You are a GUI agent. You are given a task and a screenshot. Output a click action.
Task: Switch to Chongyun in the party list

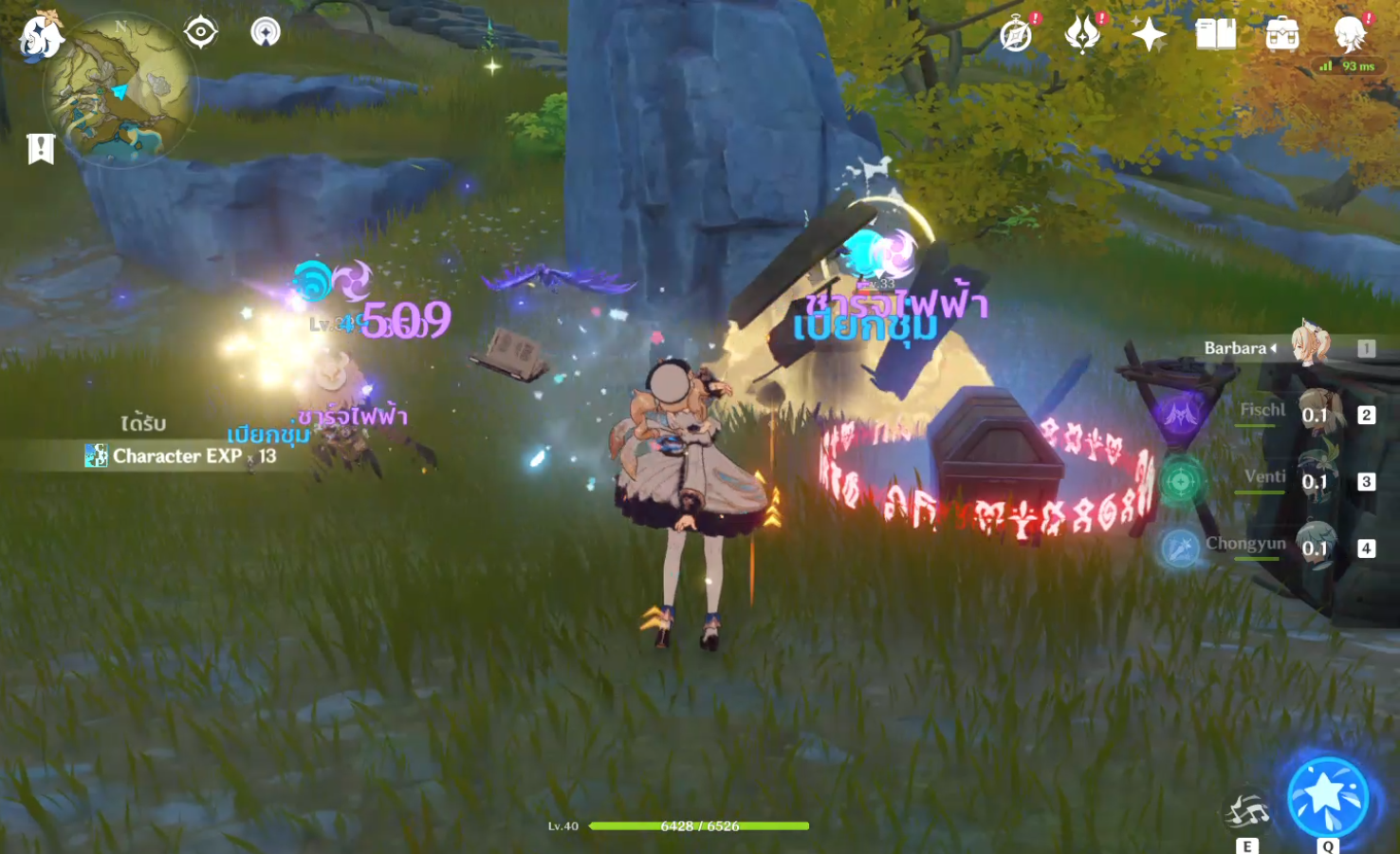pos(1316,547)
